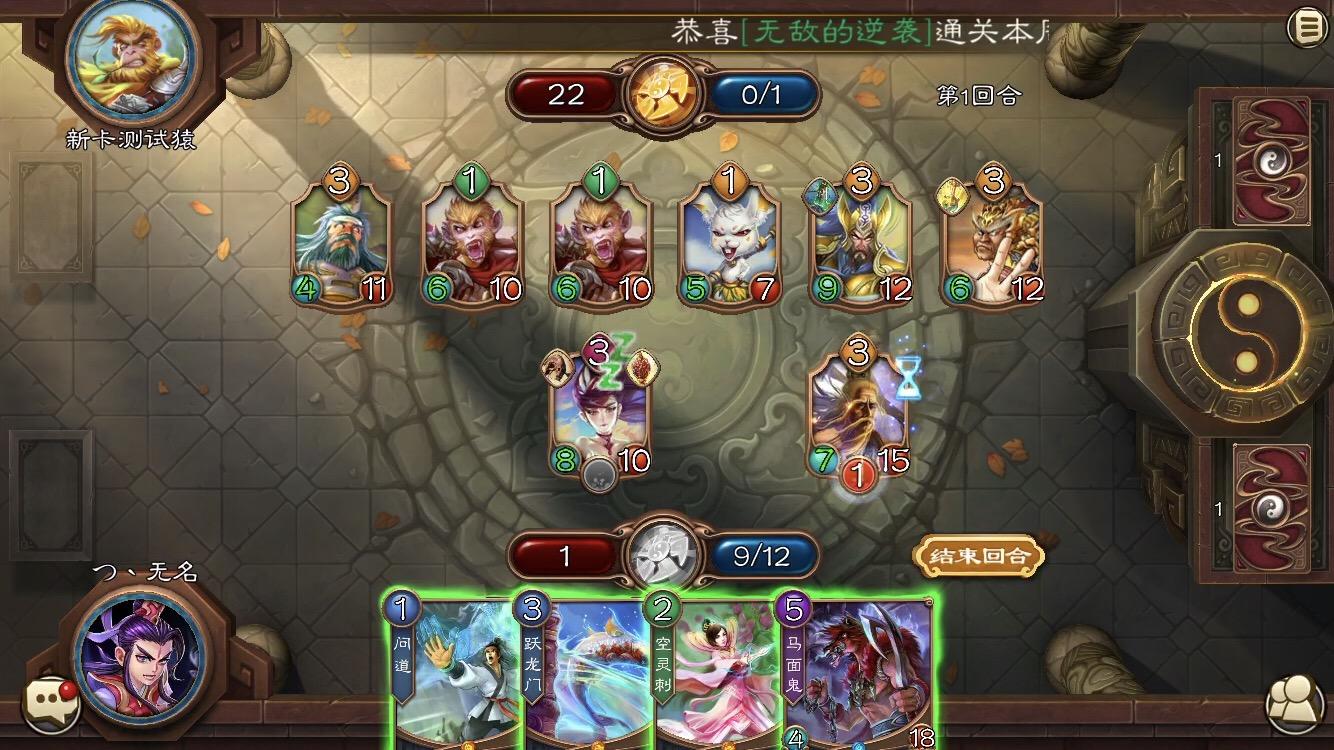This screenshot has width=1334, height=750.
Task: Select the 问道 card in hand
Action: [x=448, y=680]
